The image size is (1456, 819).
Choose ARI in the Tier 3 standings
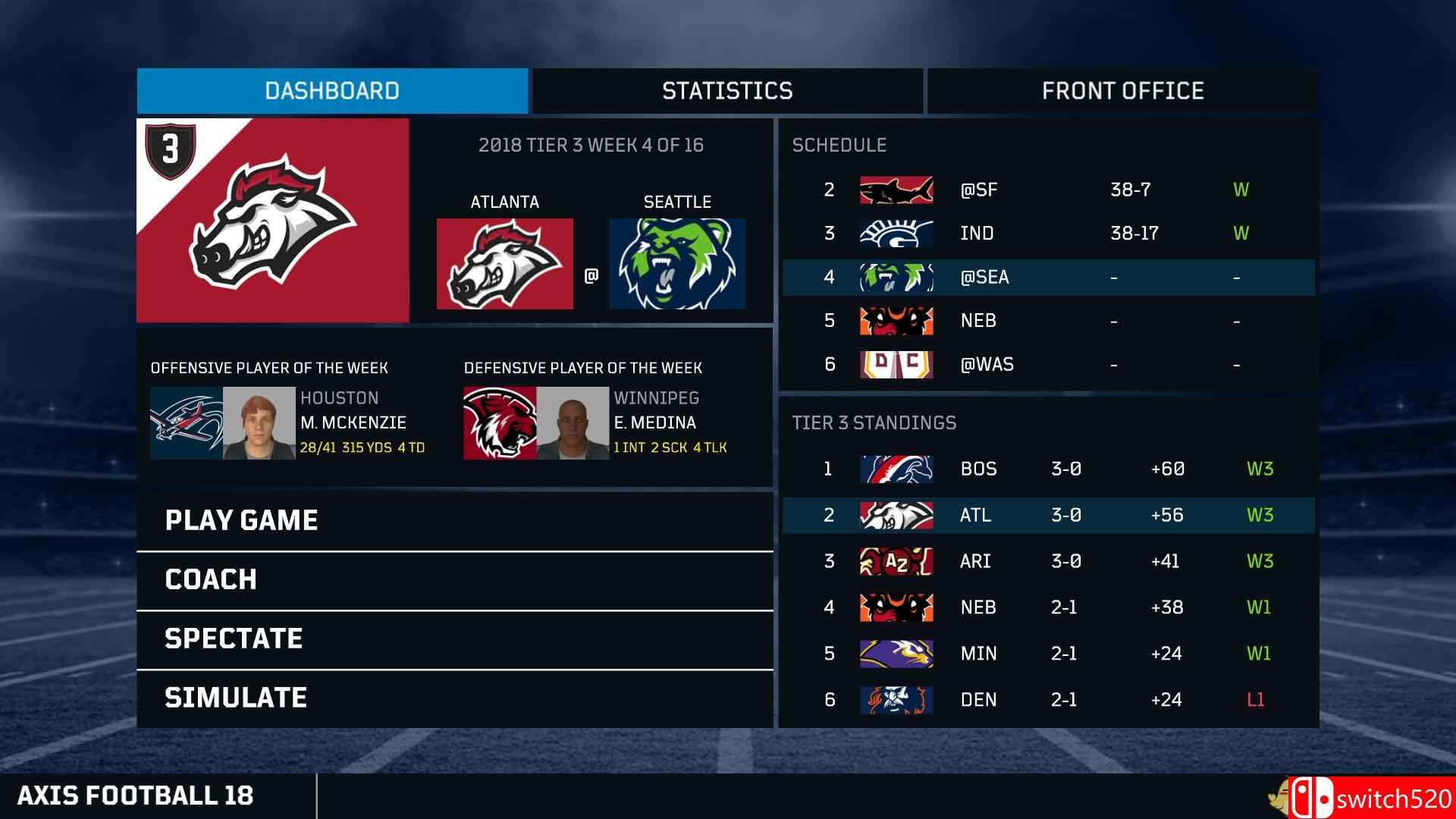click(1048, 561)
